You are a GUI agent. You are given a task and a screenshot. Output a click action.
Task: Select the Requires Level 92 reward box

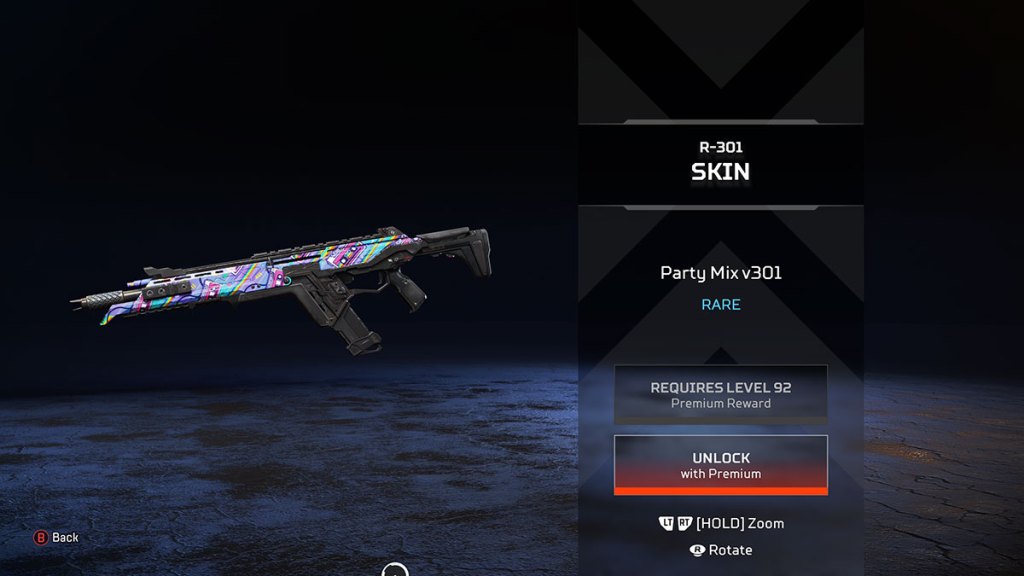tap(720, 394)
